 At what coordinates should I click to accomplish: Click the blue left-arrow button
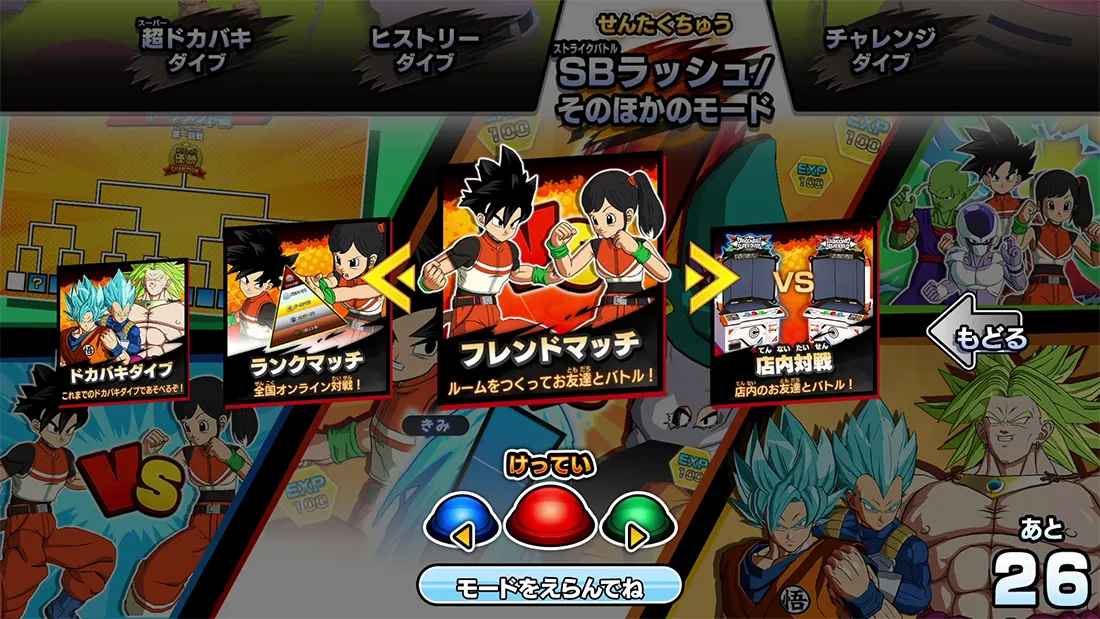[461, 525]
